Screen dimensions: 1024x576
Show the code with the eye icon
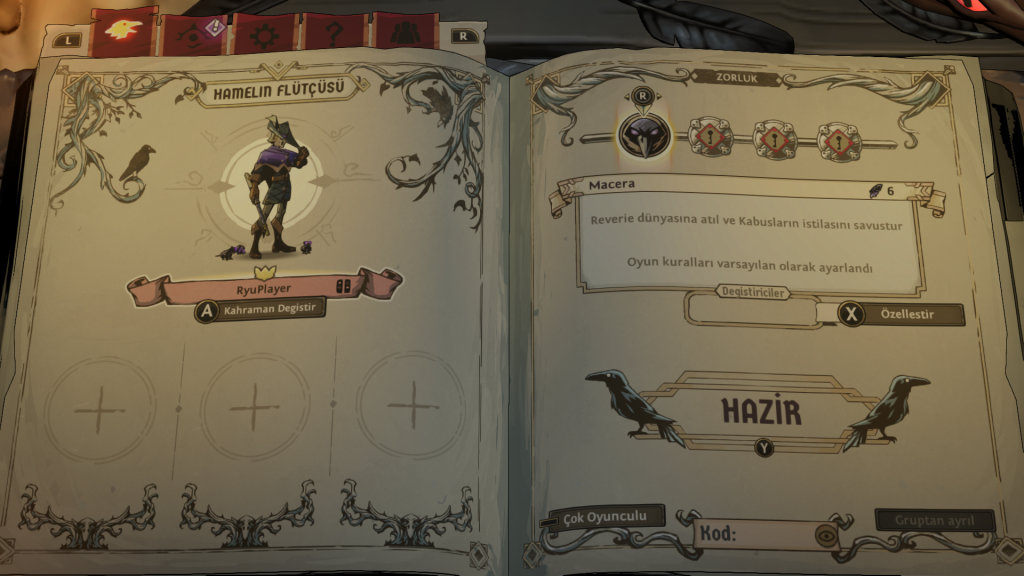tap(827, 534)
